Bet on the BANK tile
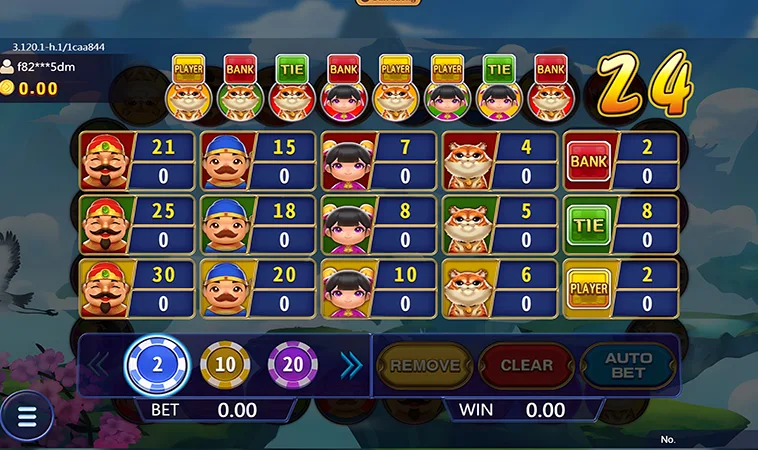Viewport: 758px width, 450px height. point(621,160)
